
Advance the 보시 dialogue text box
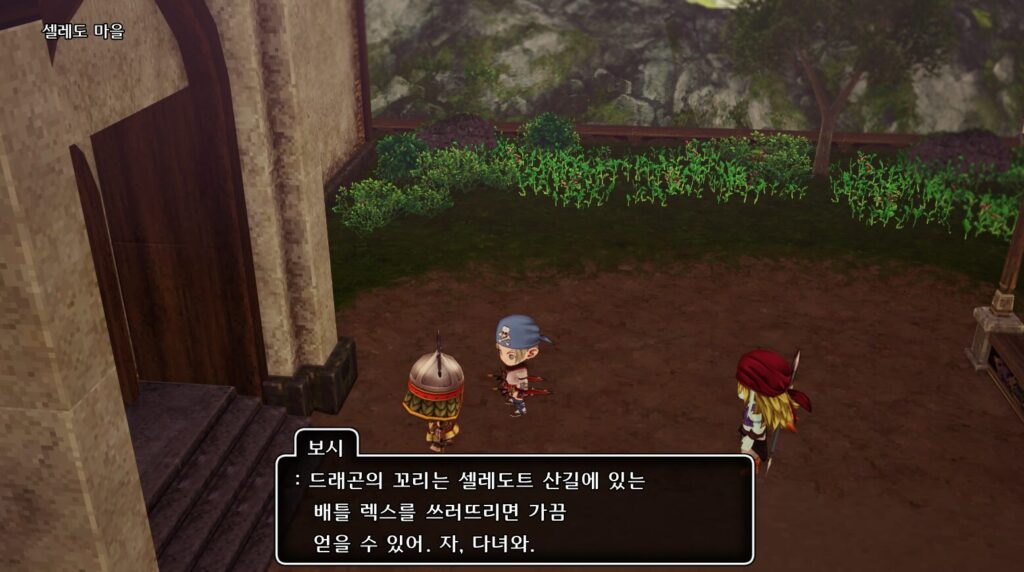514,511
